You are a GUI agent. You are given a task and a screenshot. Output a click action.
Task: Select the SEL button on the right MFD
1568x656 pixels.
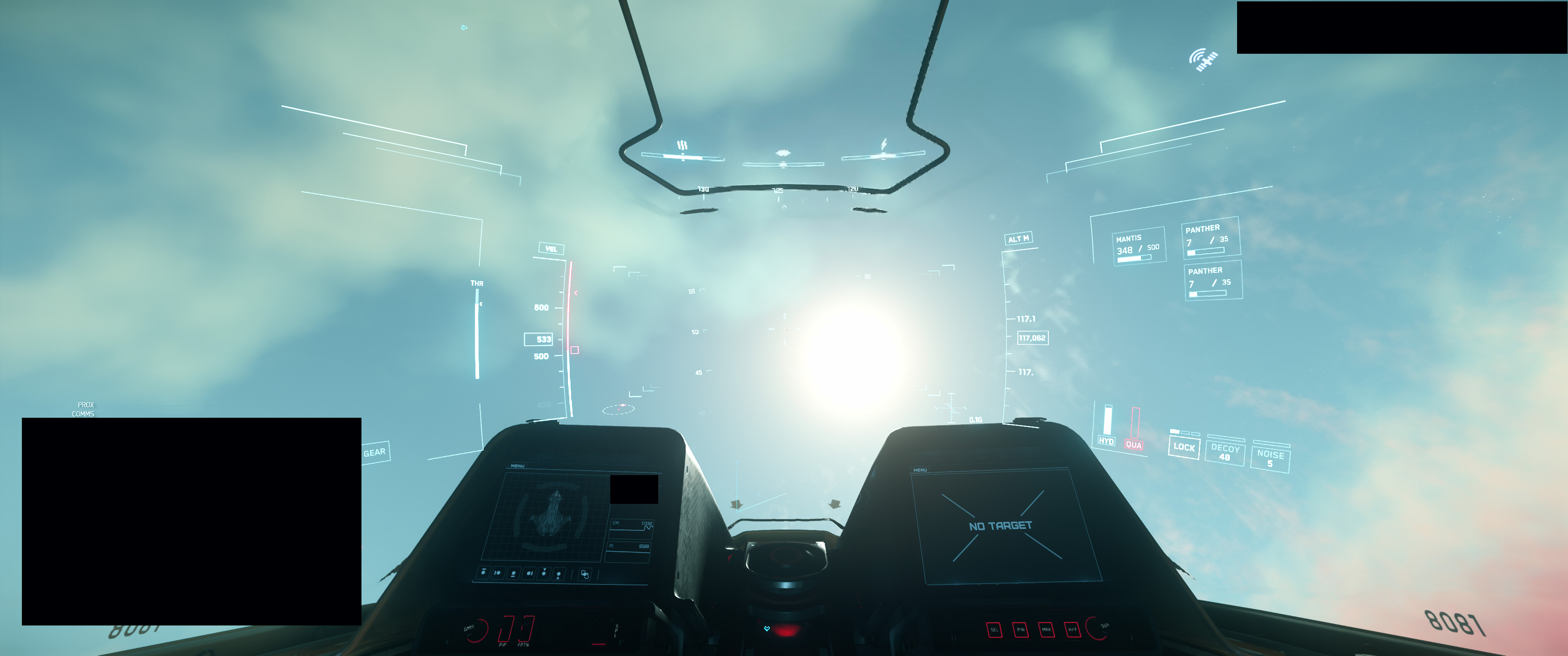995,630
